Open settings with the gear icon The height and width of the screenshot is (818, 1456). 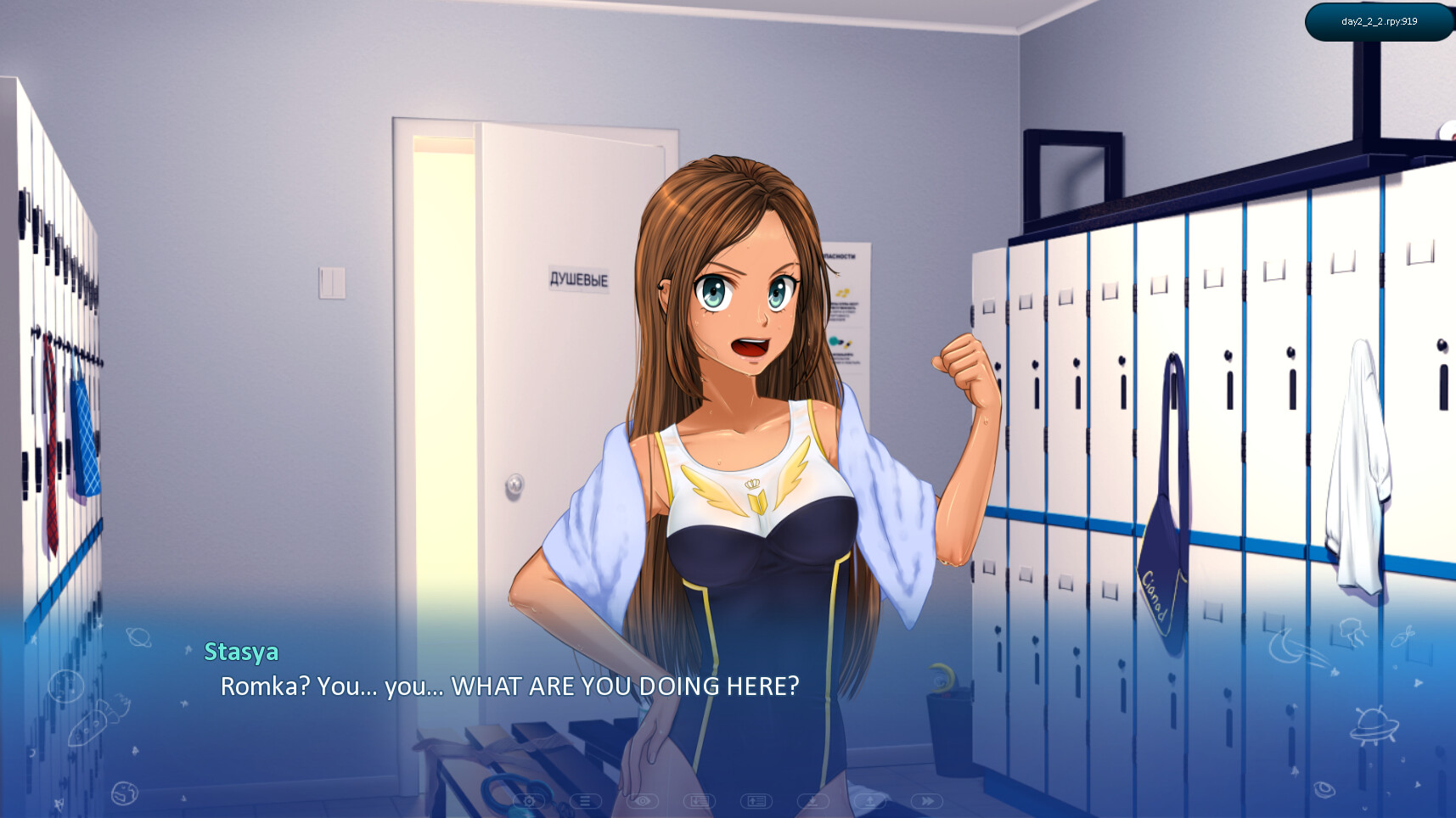click(528, 801)
